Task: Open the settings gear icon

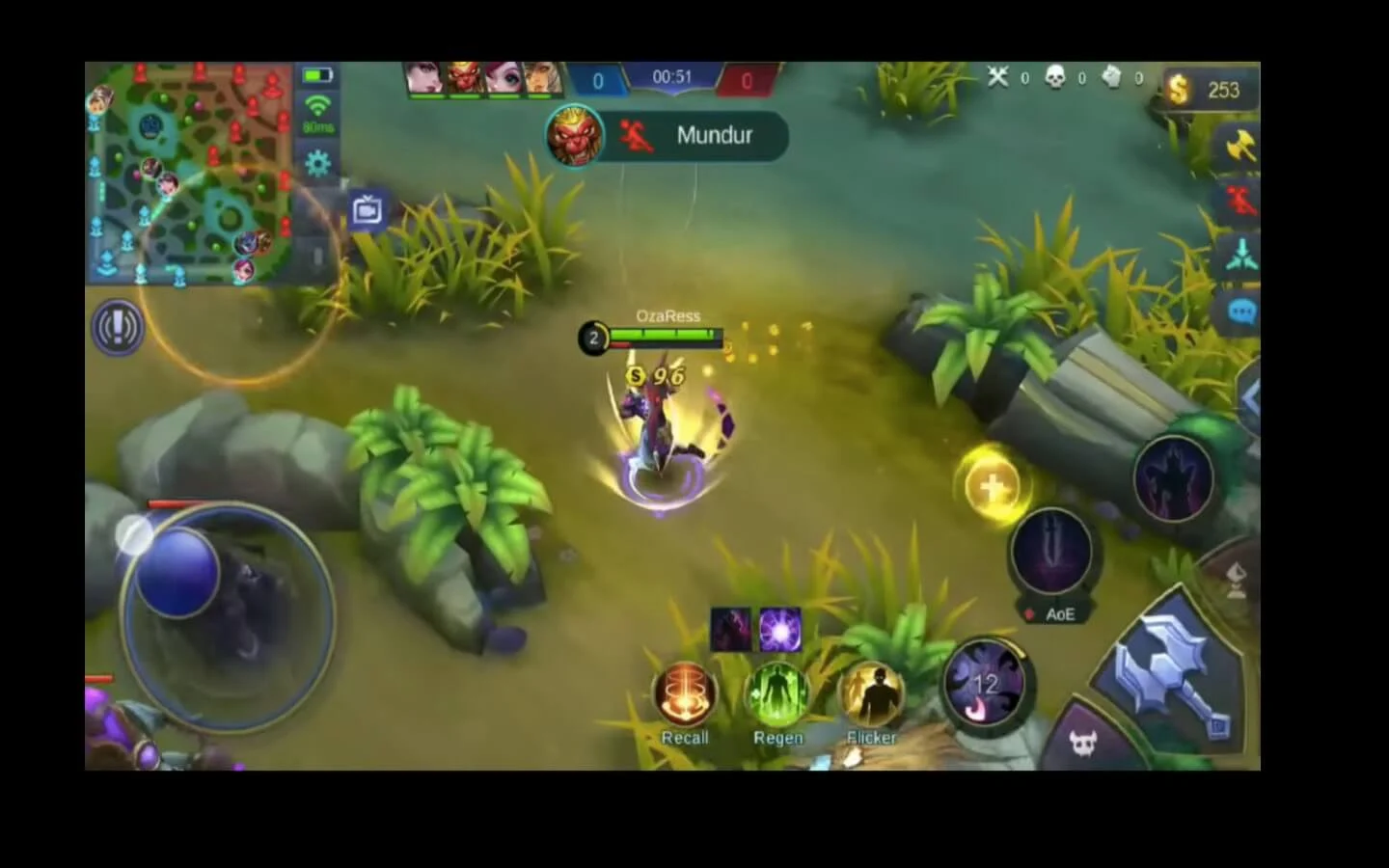Action: [x=317, y=162]
